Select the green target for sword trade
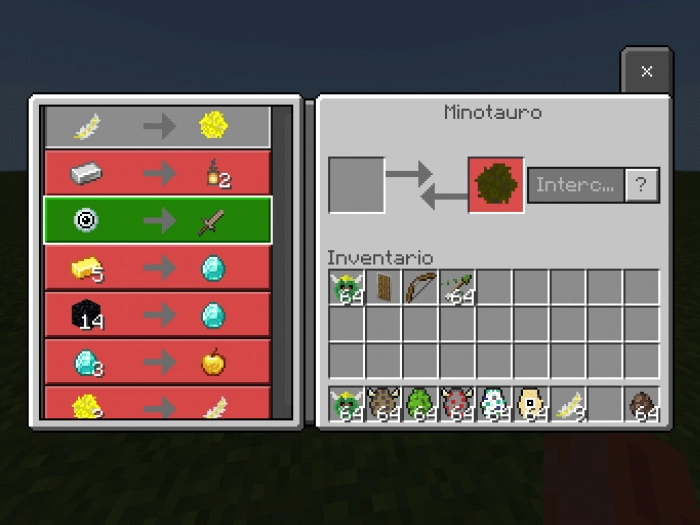Screen dimensions: 700x525 click(157, 220)
